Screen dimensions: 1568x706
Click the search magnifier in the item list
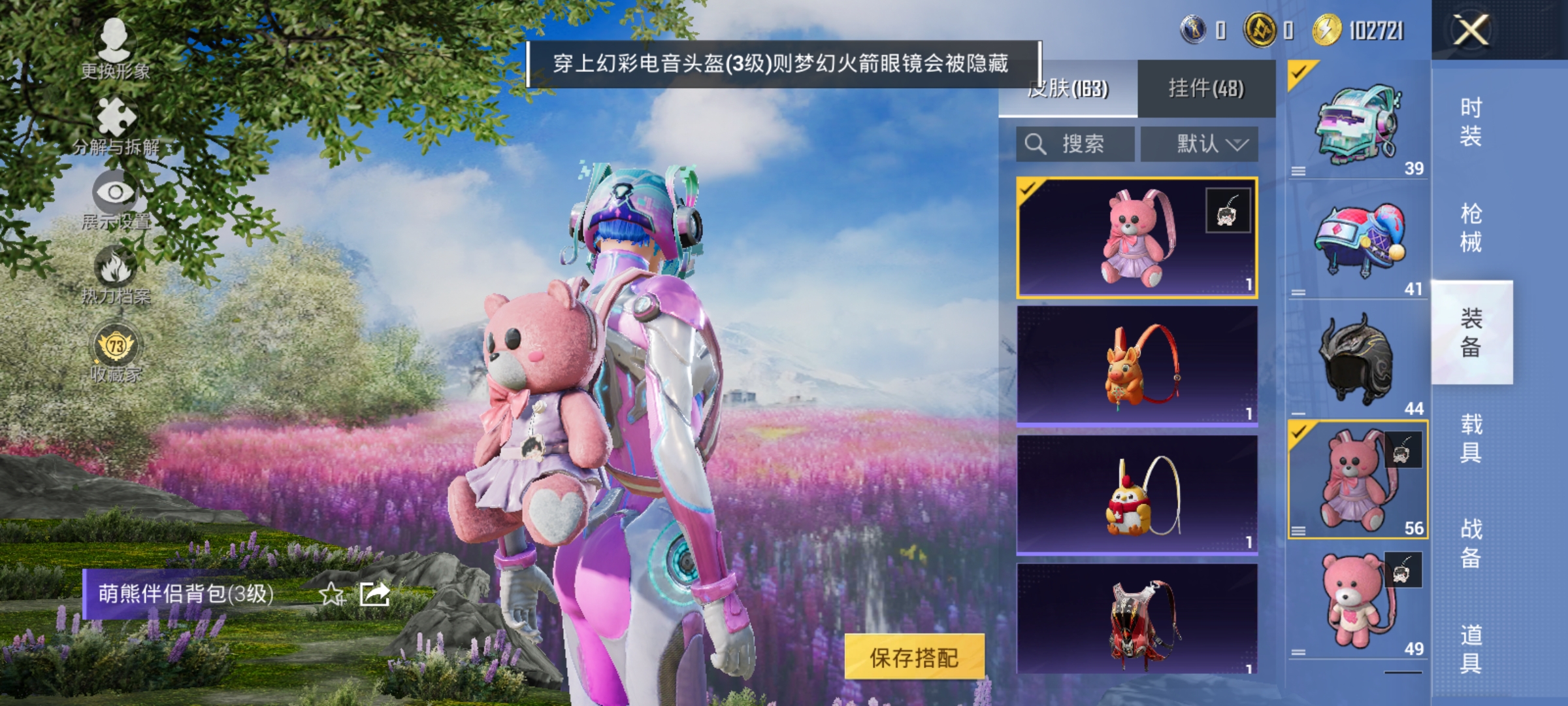click(x=1036, y=143)
